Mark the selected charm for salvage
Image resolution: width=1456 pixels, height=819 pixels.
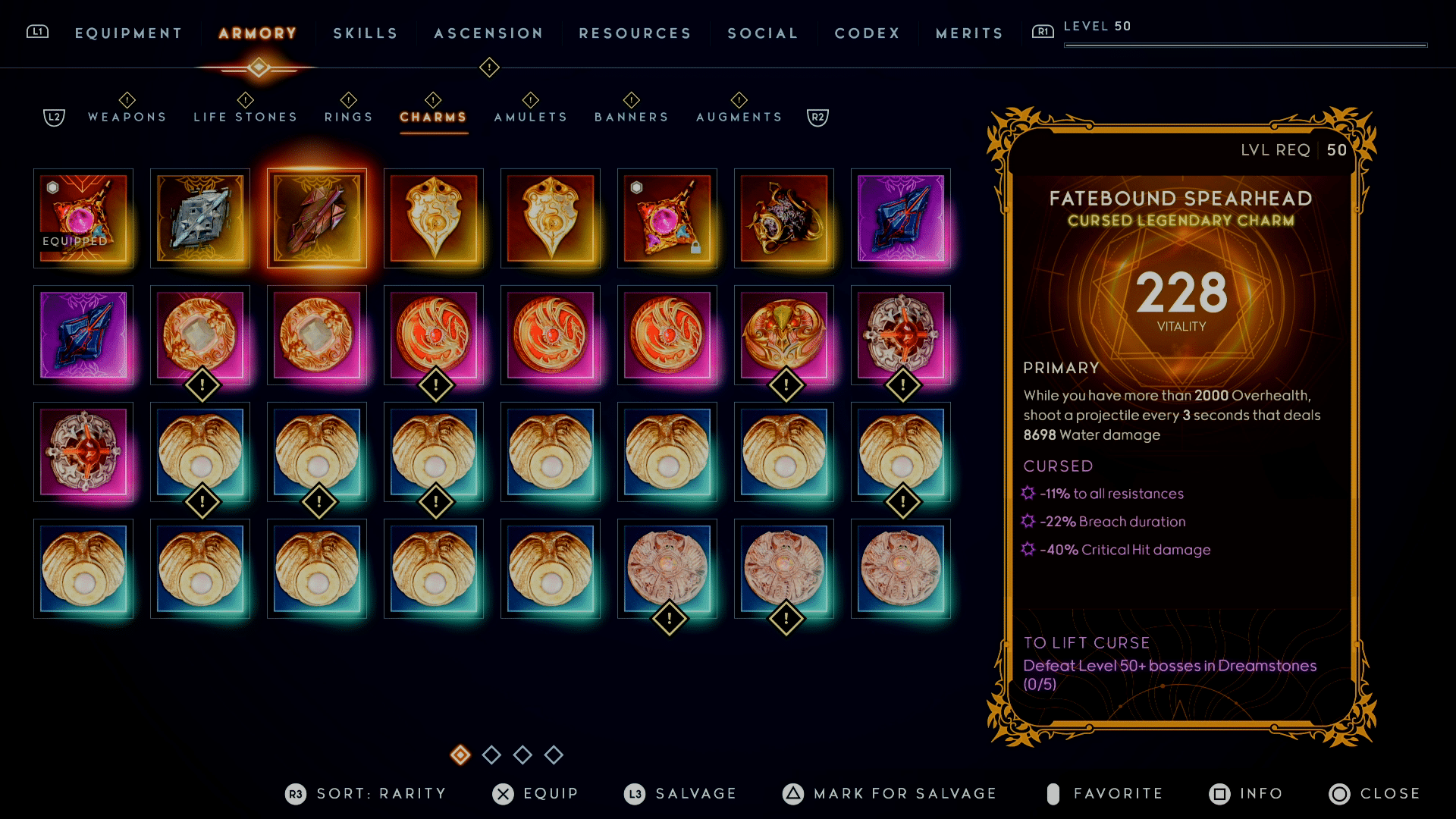(891, 793)
